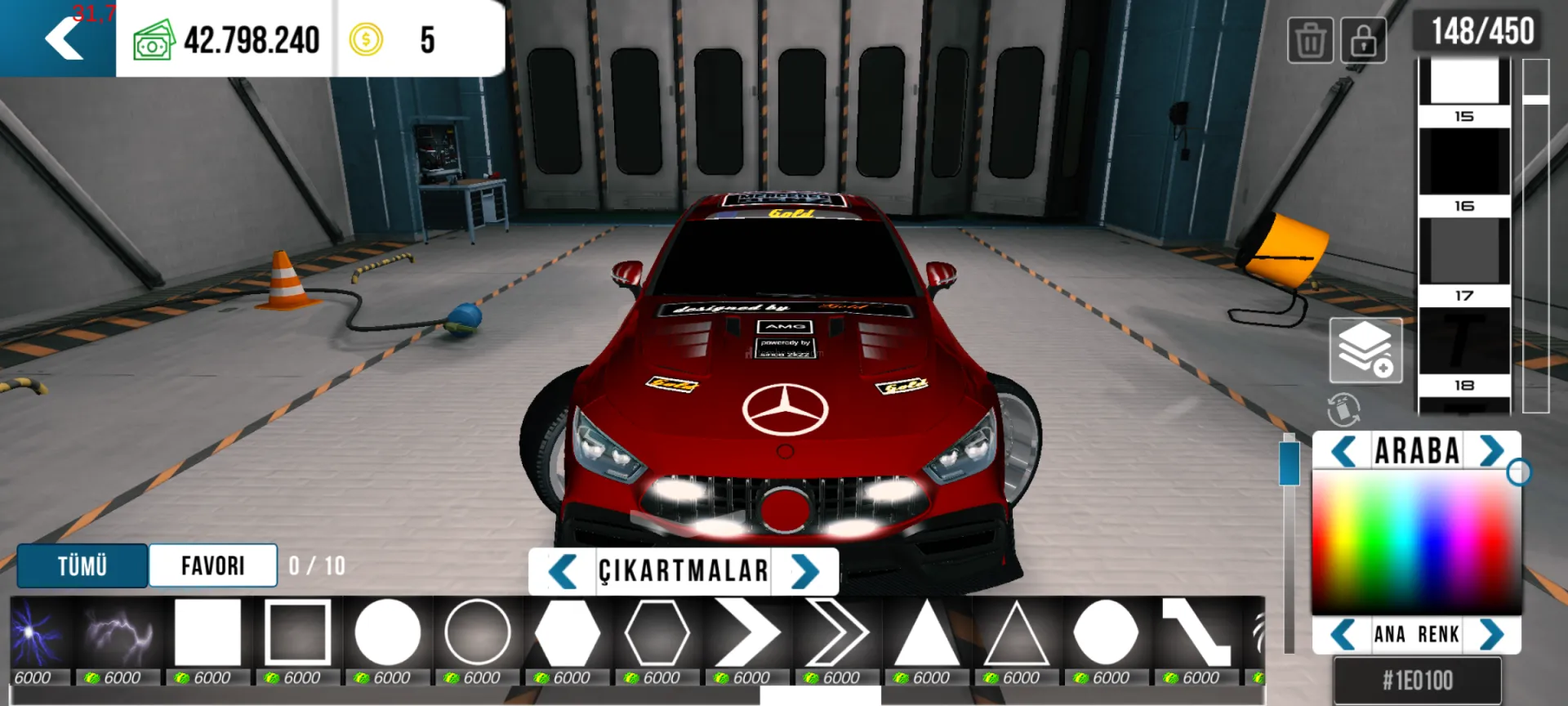Go to previous ÇIKARTMALAR category
This screenshot has width=1568, height=706.
click(562, 571)
